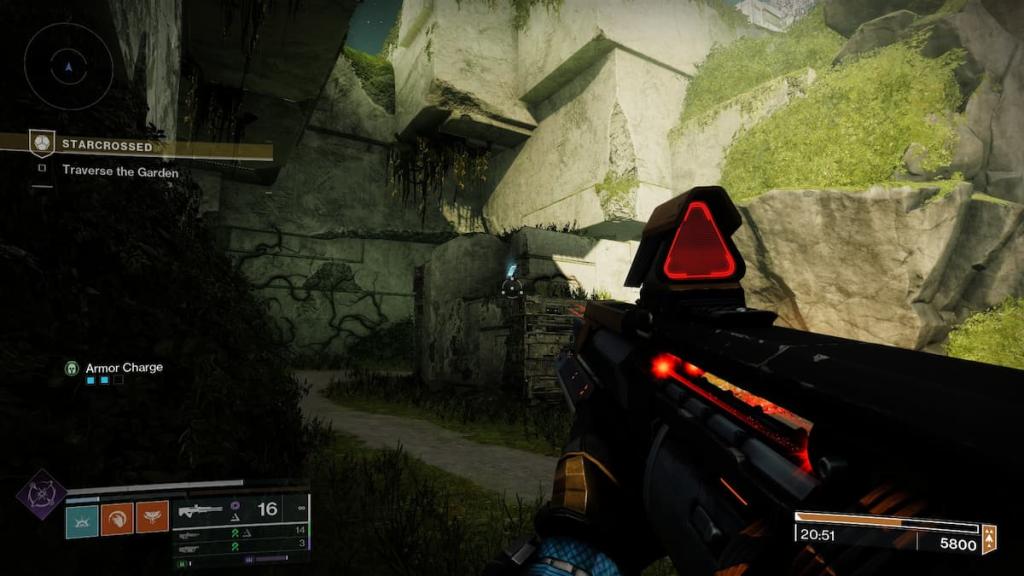Click the Armor Charge helmet icon
Viewport: 1024px width, 576px height.
point(72,368)
